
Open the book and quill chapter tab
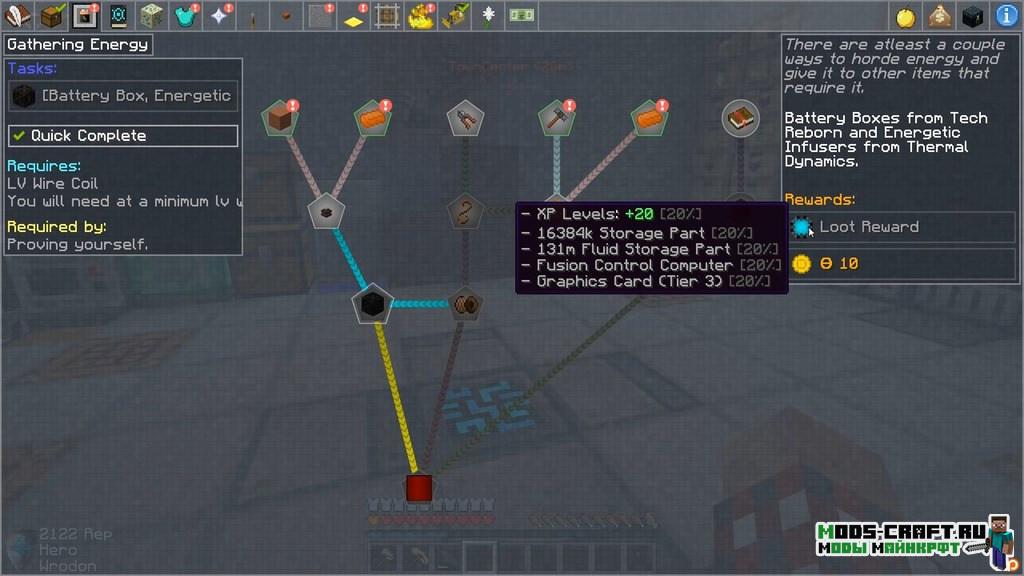click(x=17, y=16)
